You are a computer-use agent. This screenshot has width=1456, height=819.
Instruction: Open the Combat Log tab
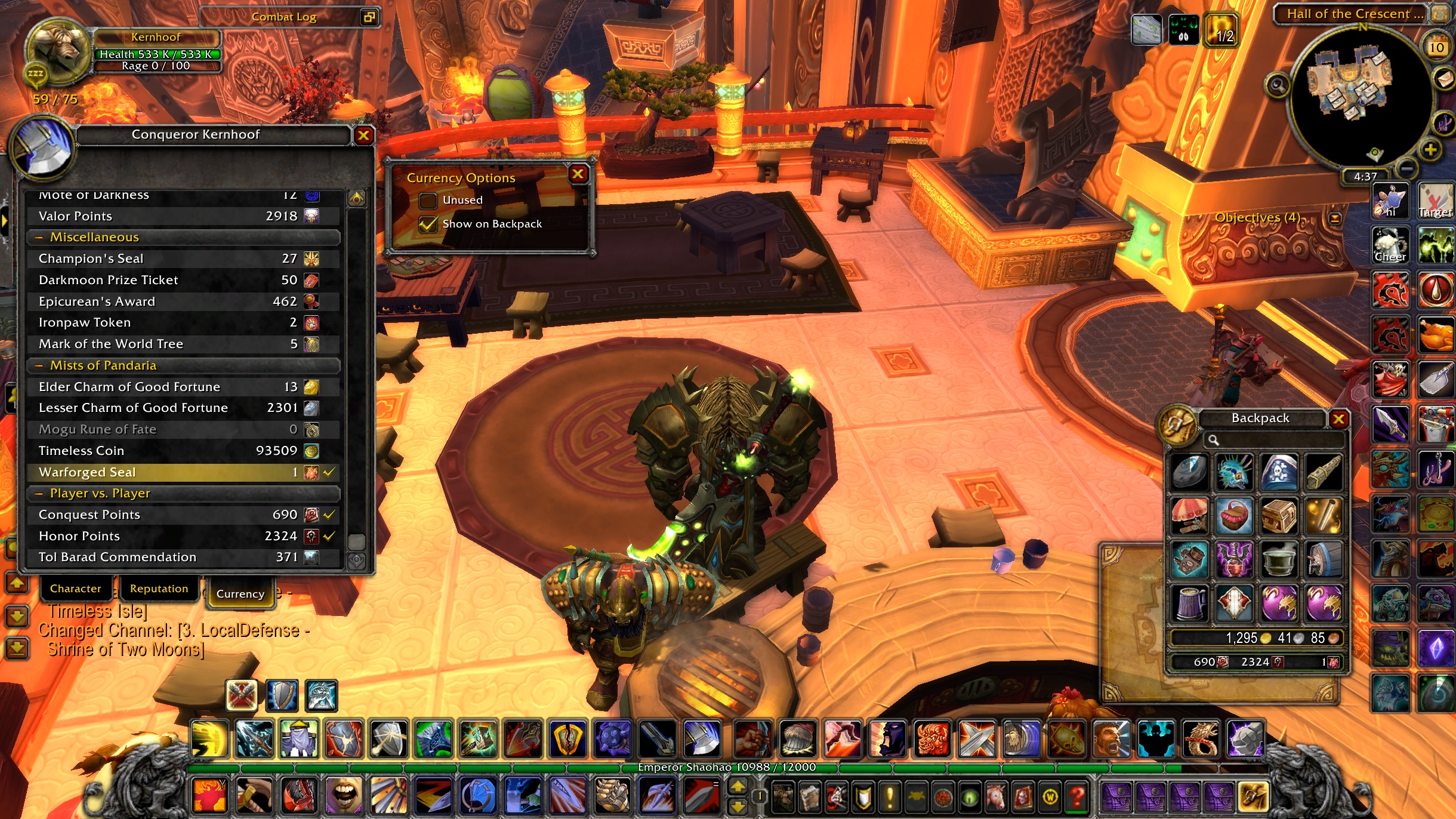[284, 17]
